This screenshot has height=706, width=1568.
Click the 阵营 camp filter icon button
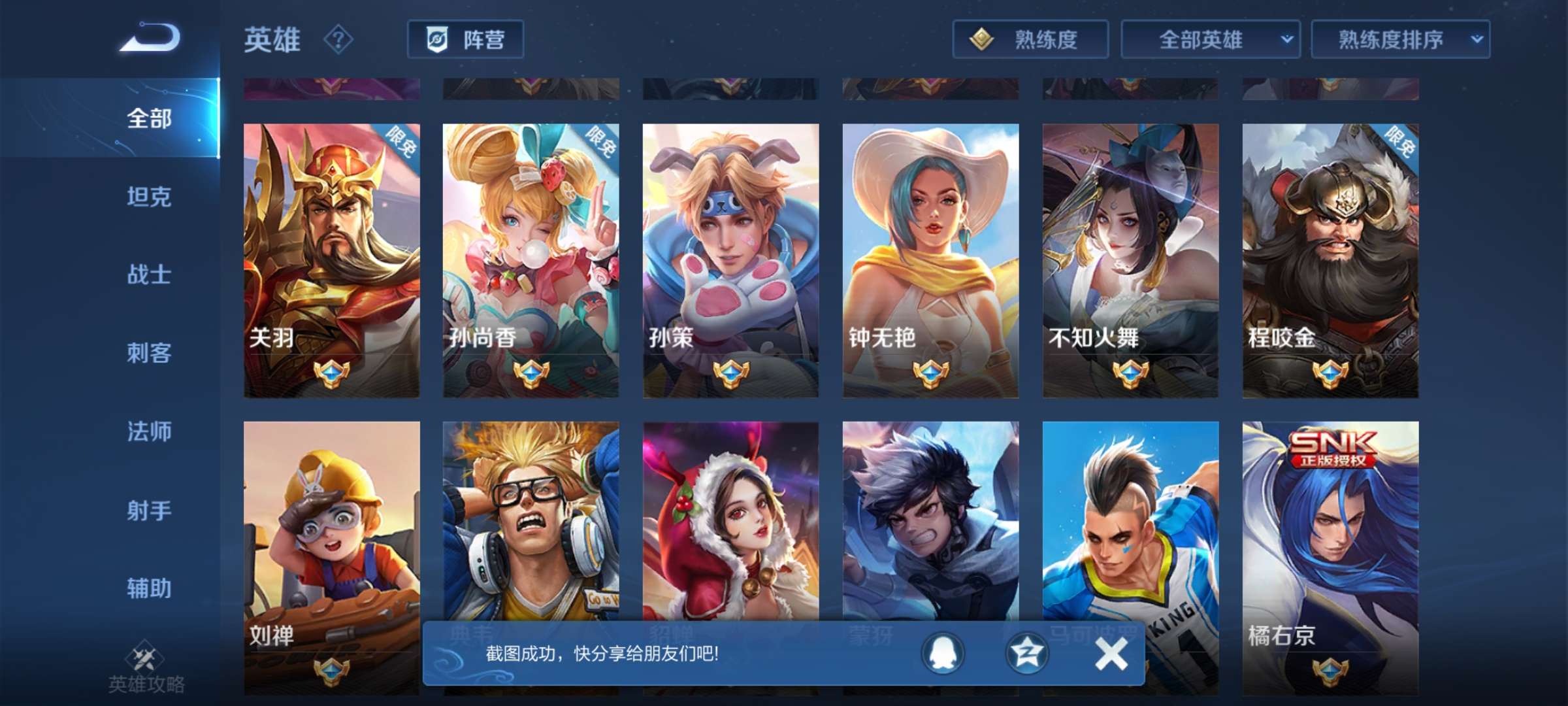tap(466, 39)
